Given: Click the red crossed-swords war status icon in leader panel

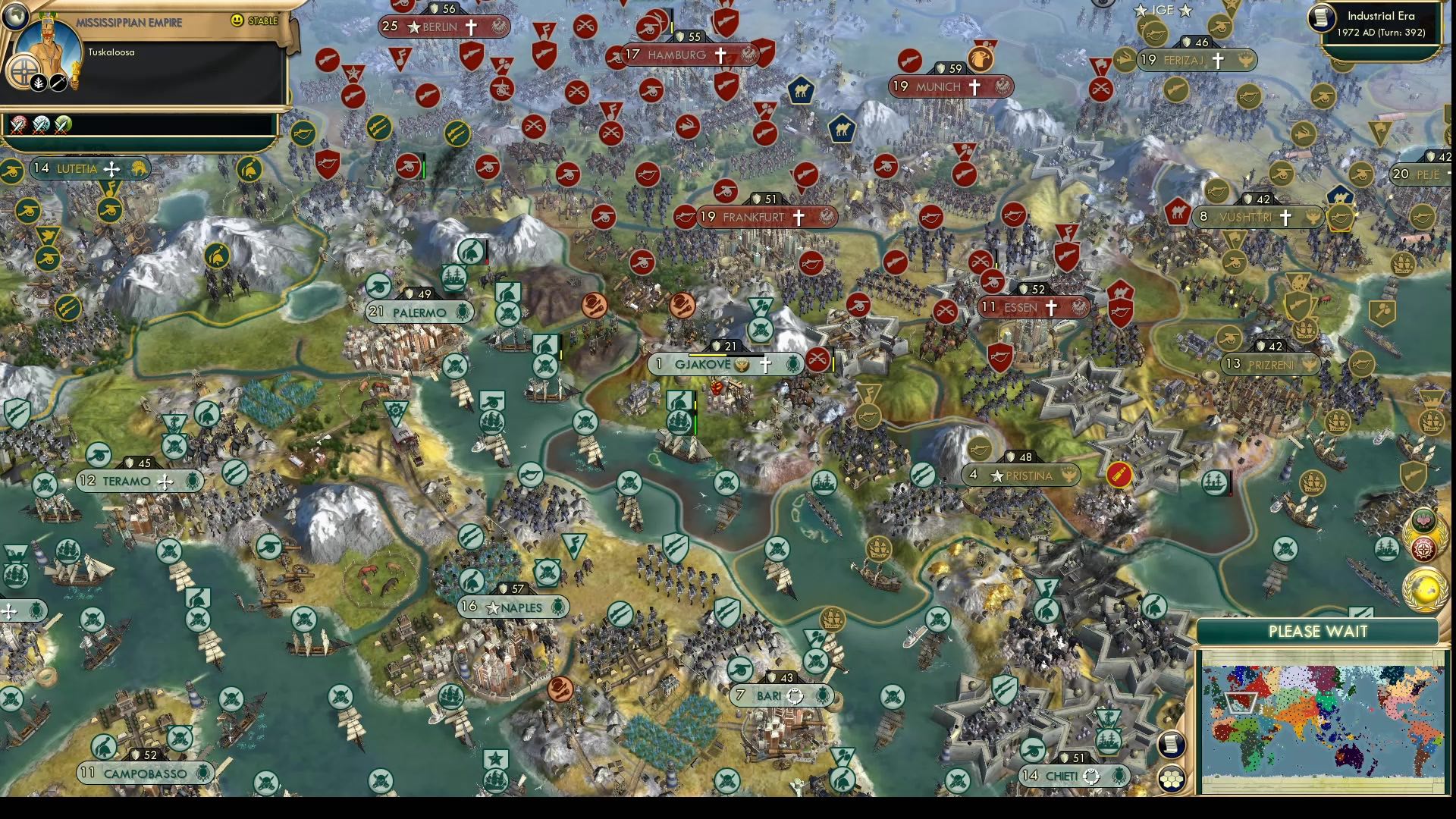Looking at the screenshot, I should (17, 127).
